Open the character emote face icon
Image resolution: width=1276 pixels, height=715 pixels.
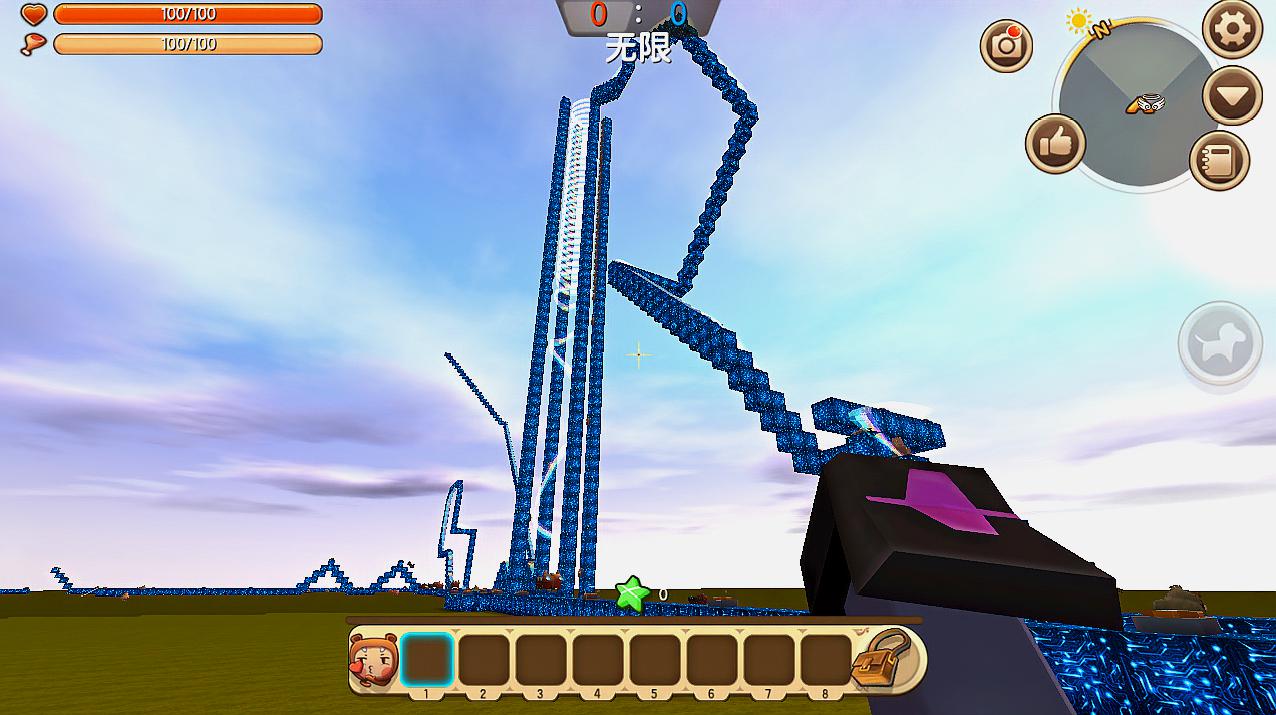coord(374,660)
